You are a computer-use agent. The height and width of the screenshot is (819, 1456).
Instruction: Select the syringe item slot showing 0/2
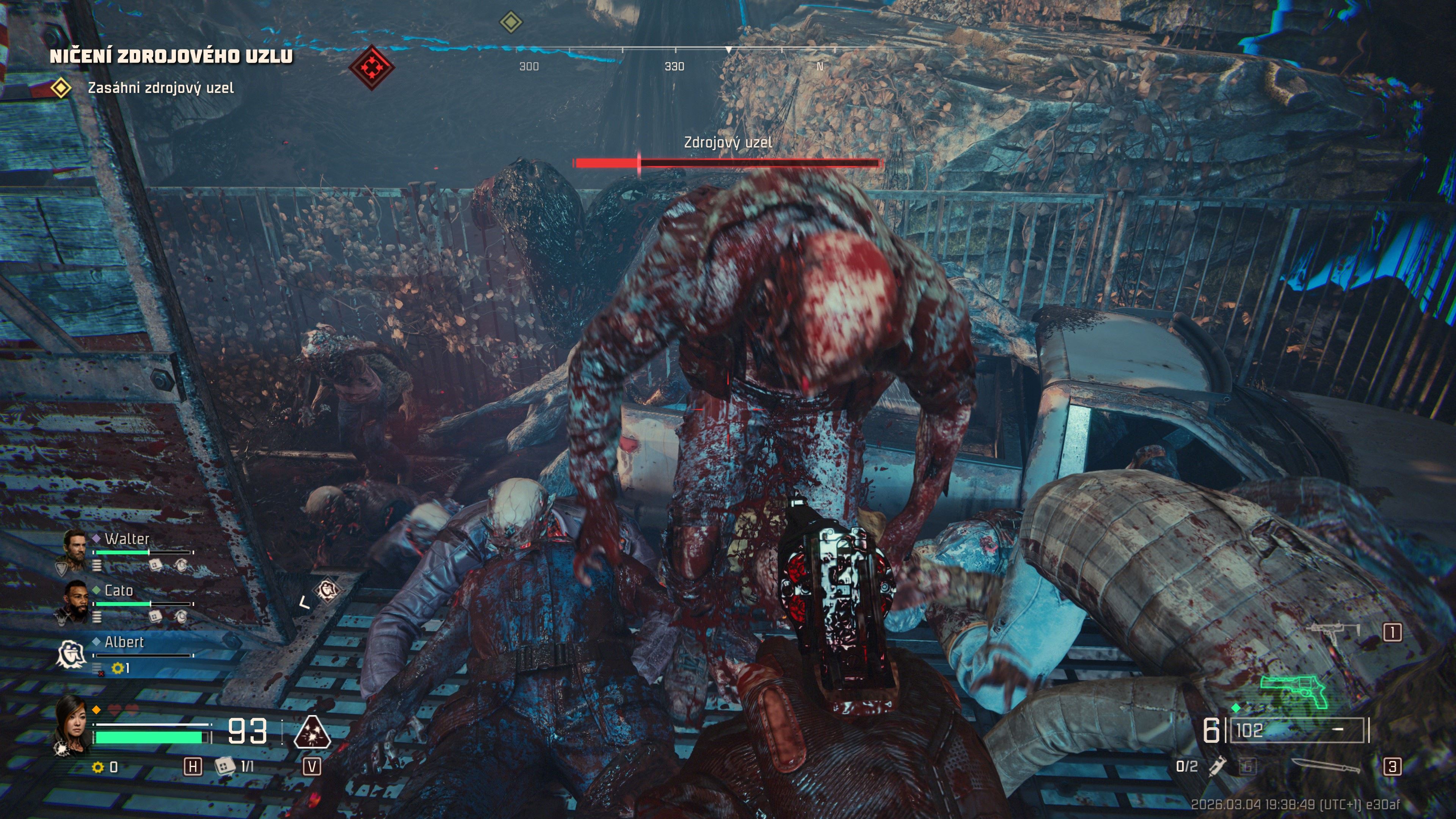click(x=1216, y=766)
